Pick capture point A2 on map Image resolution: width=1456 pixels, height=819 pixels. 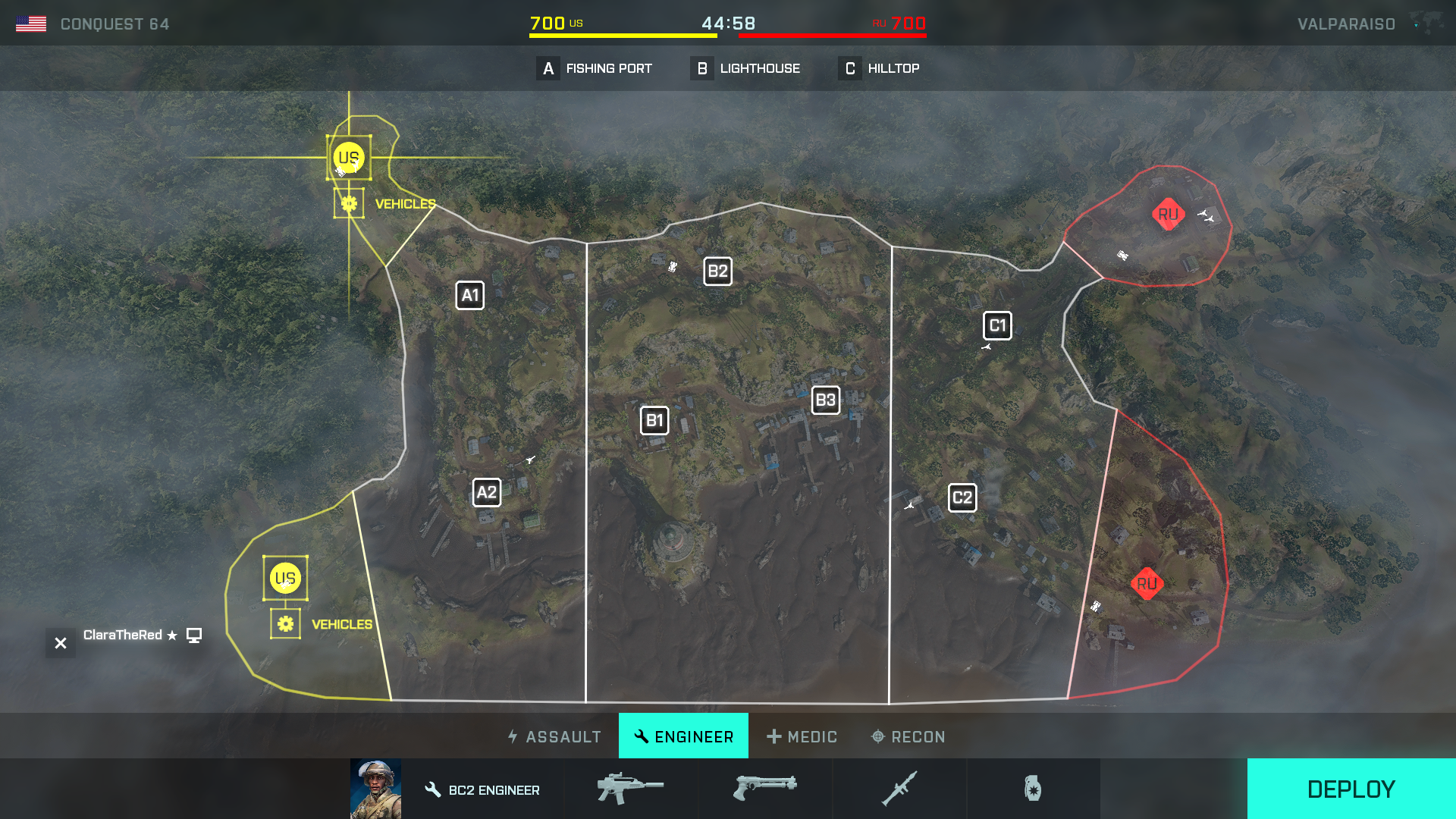(486, 492)
